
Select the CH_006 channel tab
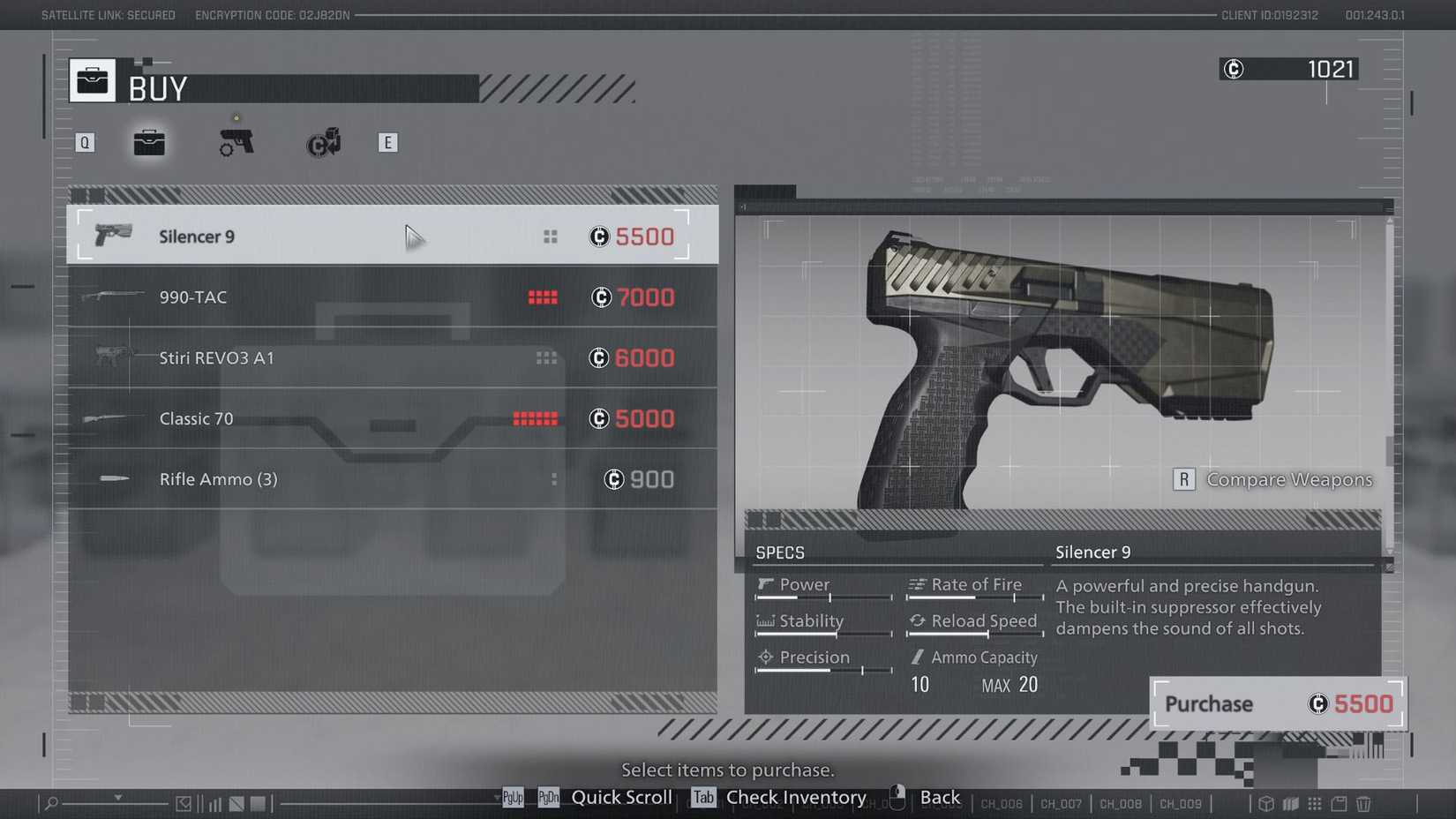1002,804
